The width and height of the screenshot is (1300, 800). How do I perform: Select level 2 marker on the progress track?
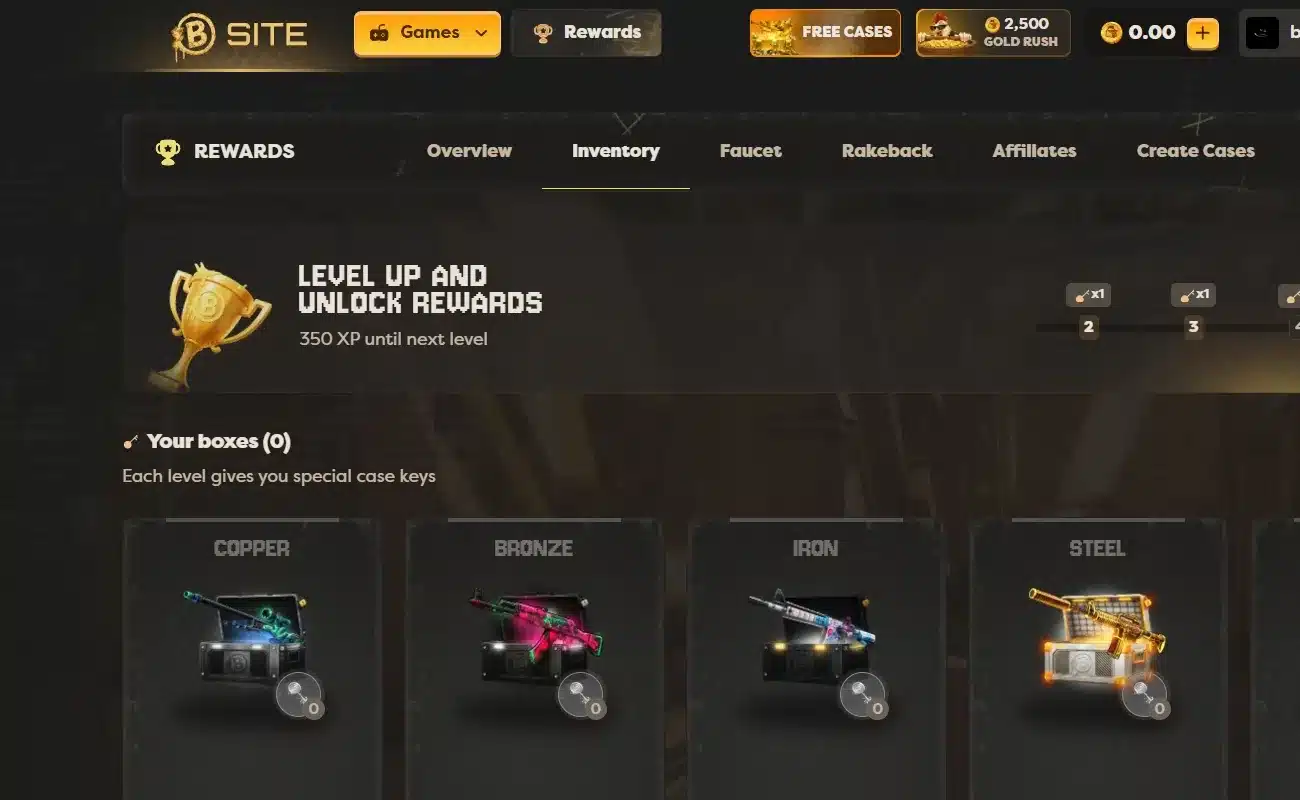click(1089, 326)
